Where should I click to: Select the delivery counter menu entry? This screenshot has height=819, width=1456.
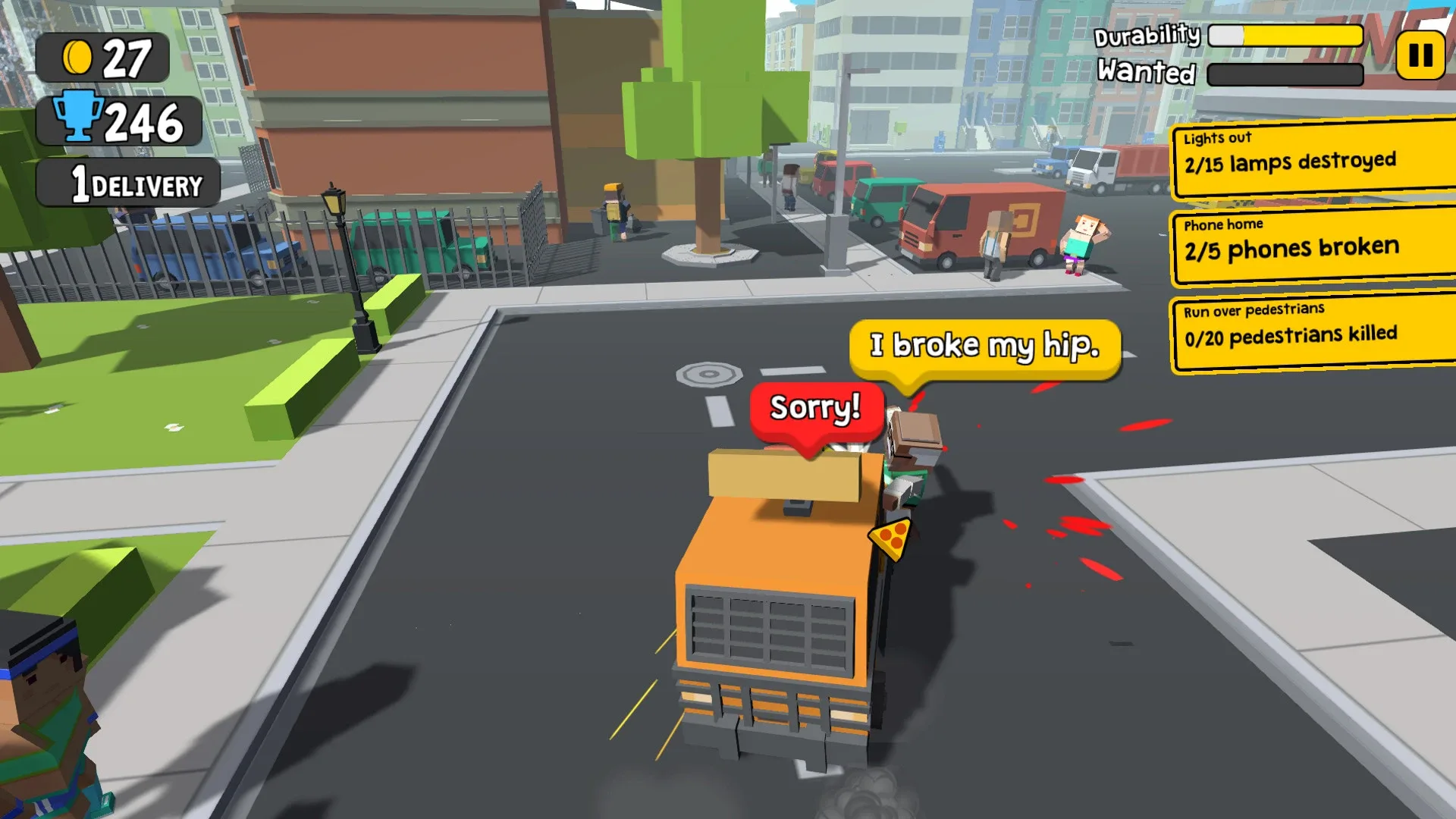(127, 182)
